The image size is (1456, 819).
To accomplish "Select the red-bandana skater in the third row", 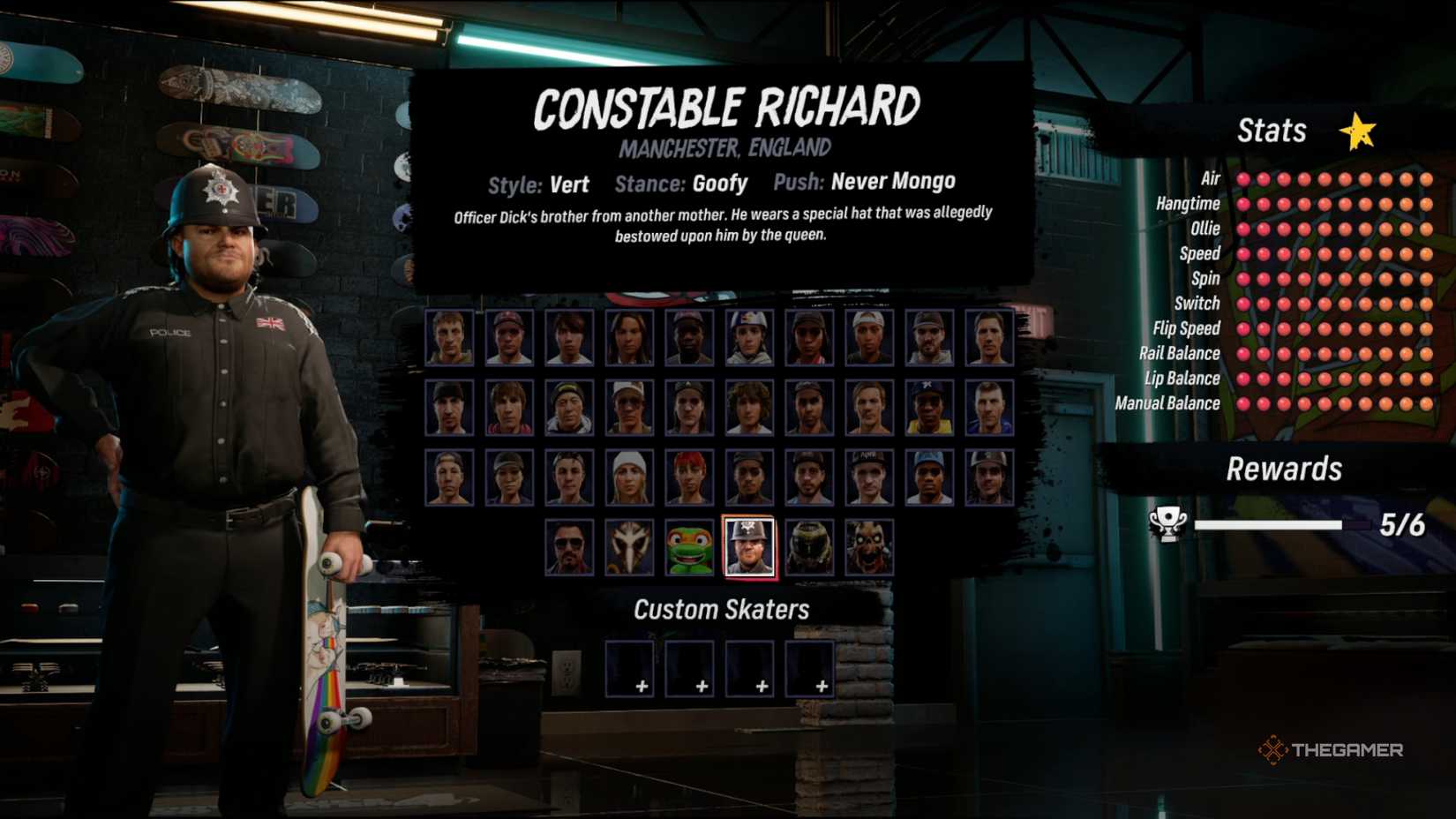I will [x=691, y=477].
